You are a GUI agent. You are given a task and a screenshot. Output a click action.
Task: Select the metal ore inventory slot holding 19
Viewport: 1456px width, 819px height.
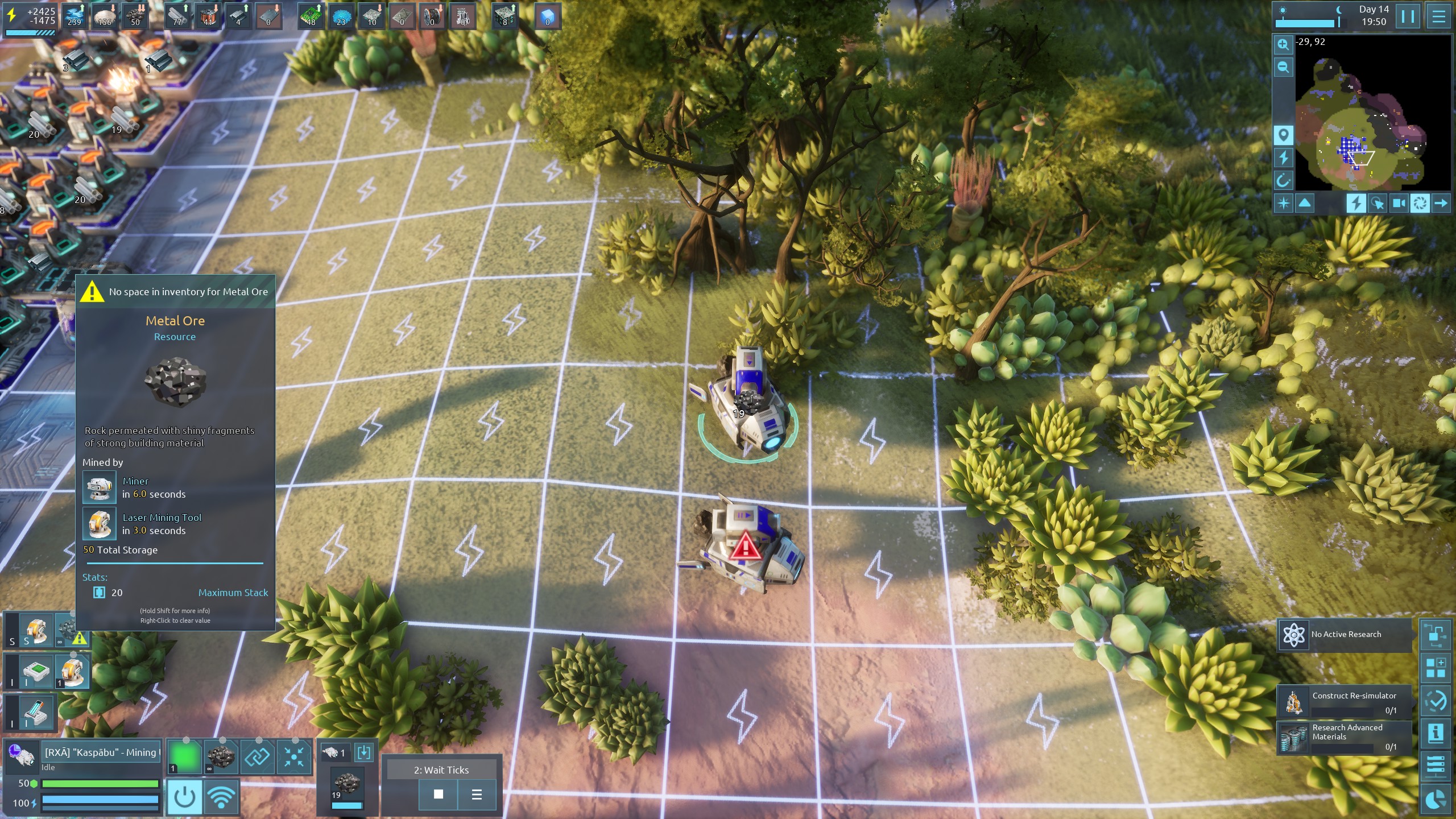click(x=347, y=788)
